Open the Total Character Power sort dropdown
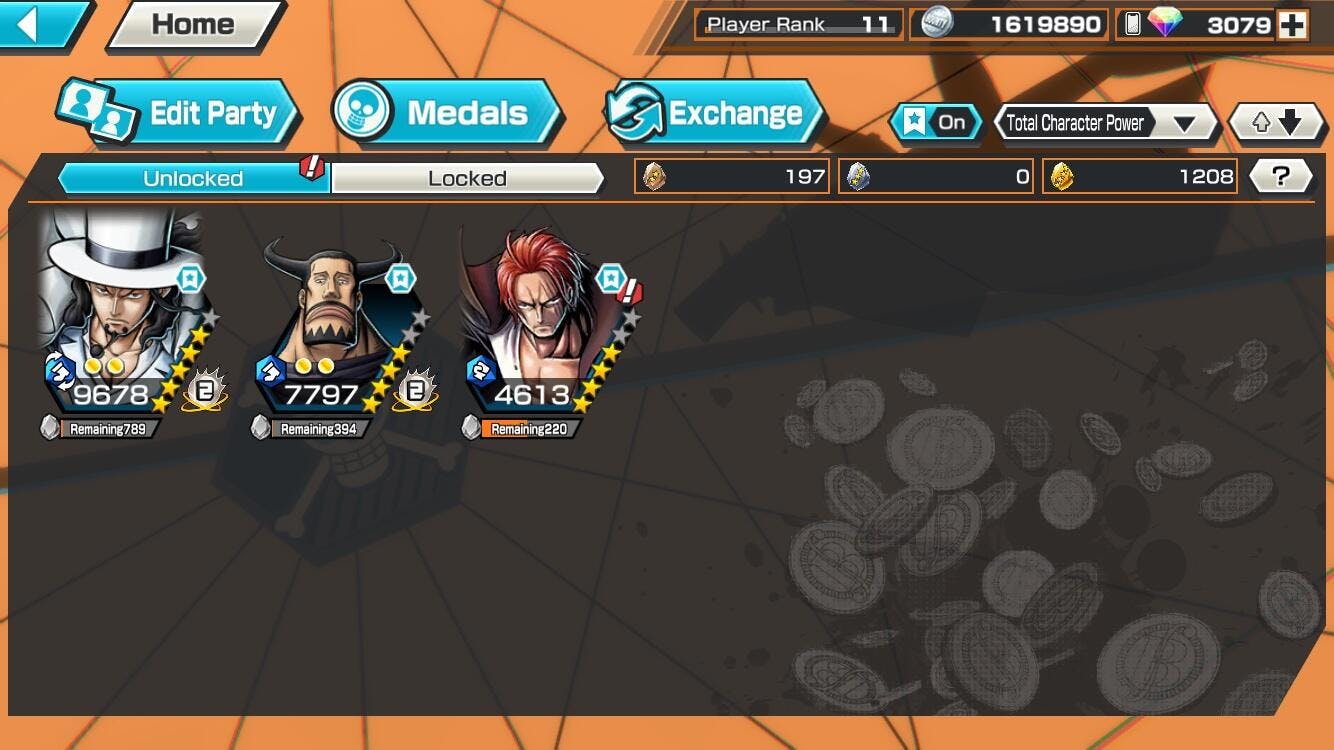This screenshot has width=1334, height=750. pyautogui.click(x=1105, y=123)
